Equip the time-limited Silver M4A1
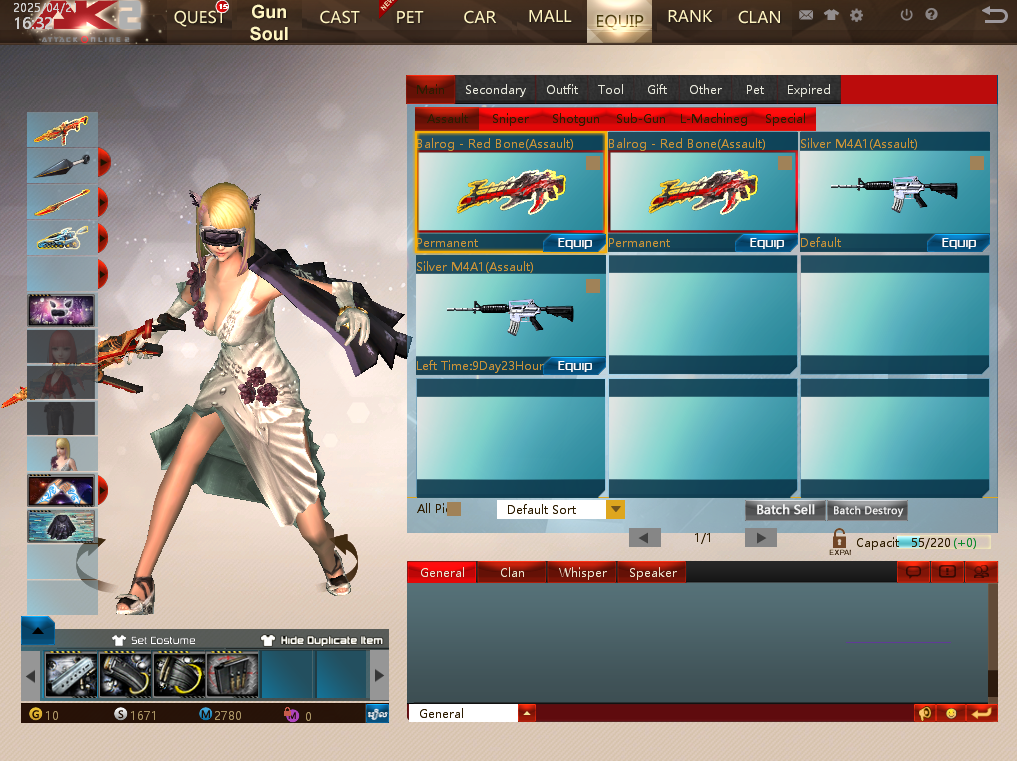This screenshot has width=1017, height=761. pos(574,366)
